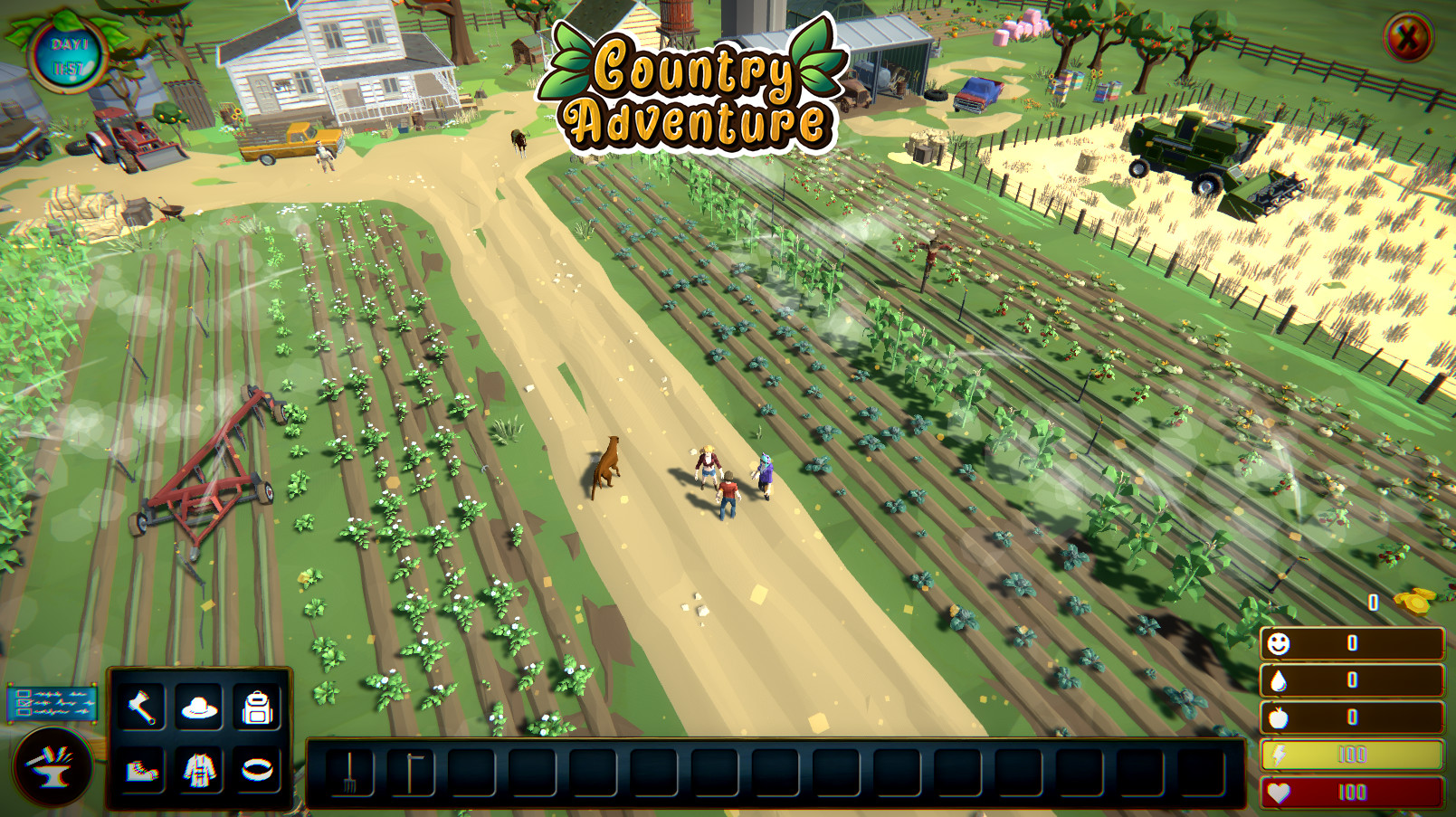
Task: Select the ring equipment slot
Action: click(x=257, y=769)
